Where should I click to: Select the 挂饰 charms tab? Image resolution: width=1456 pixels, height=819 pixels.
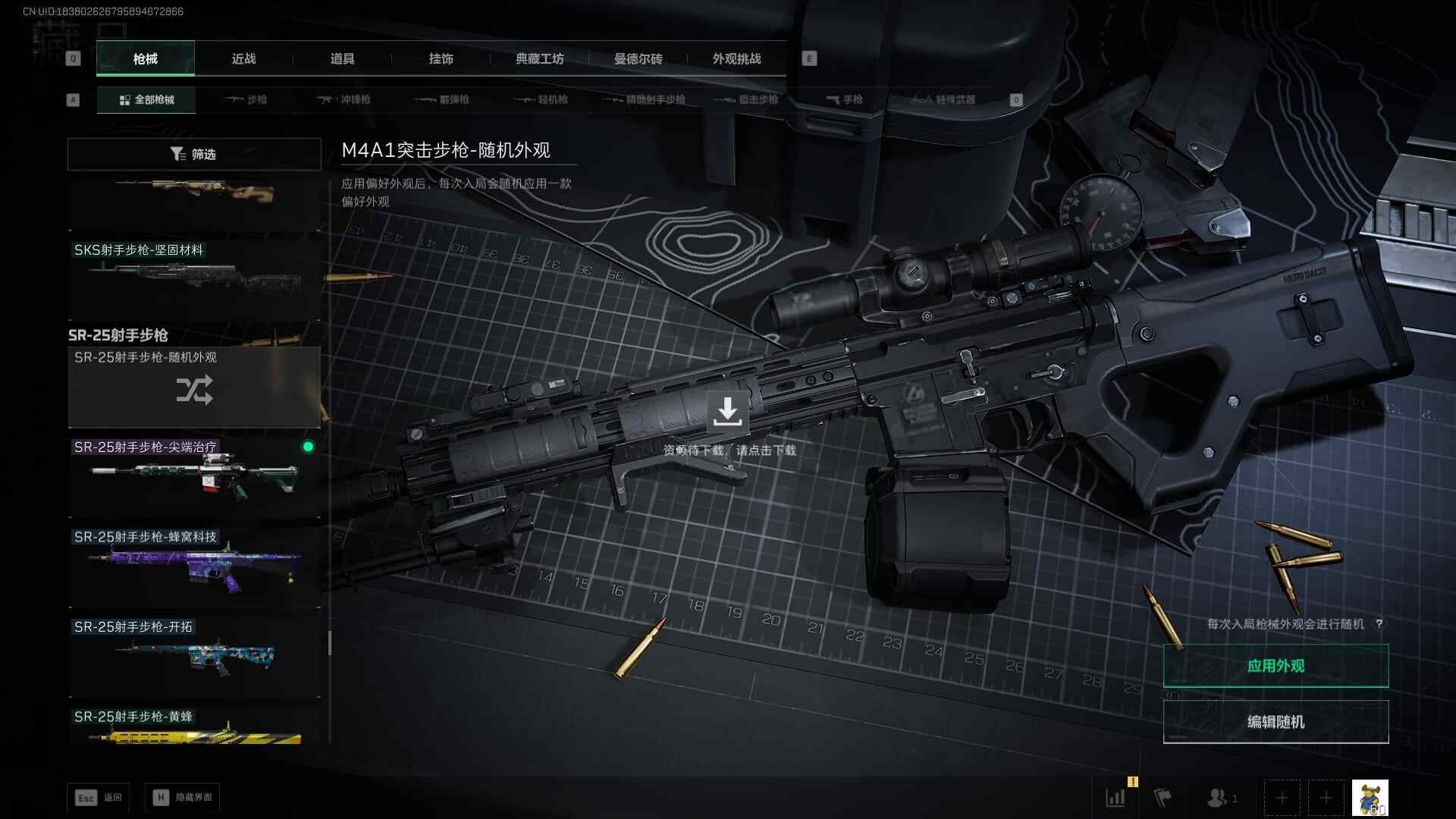pyautogui.click(x=441, y=59)
